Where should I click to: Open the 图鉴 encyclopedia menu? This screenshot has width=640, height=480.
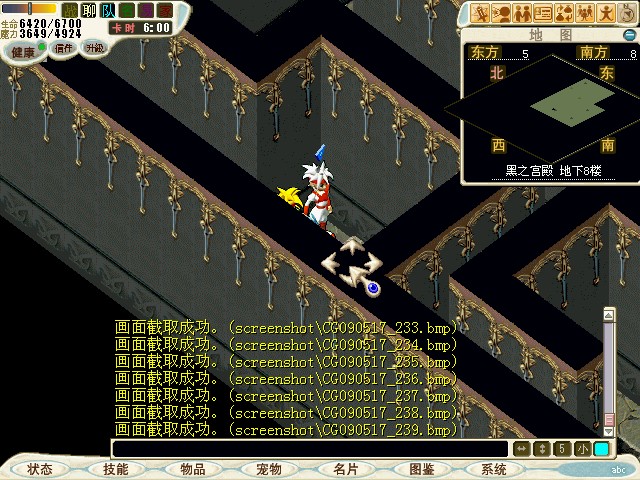point(422,468)
